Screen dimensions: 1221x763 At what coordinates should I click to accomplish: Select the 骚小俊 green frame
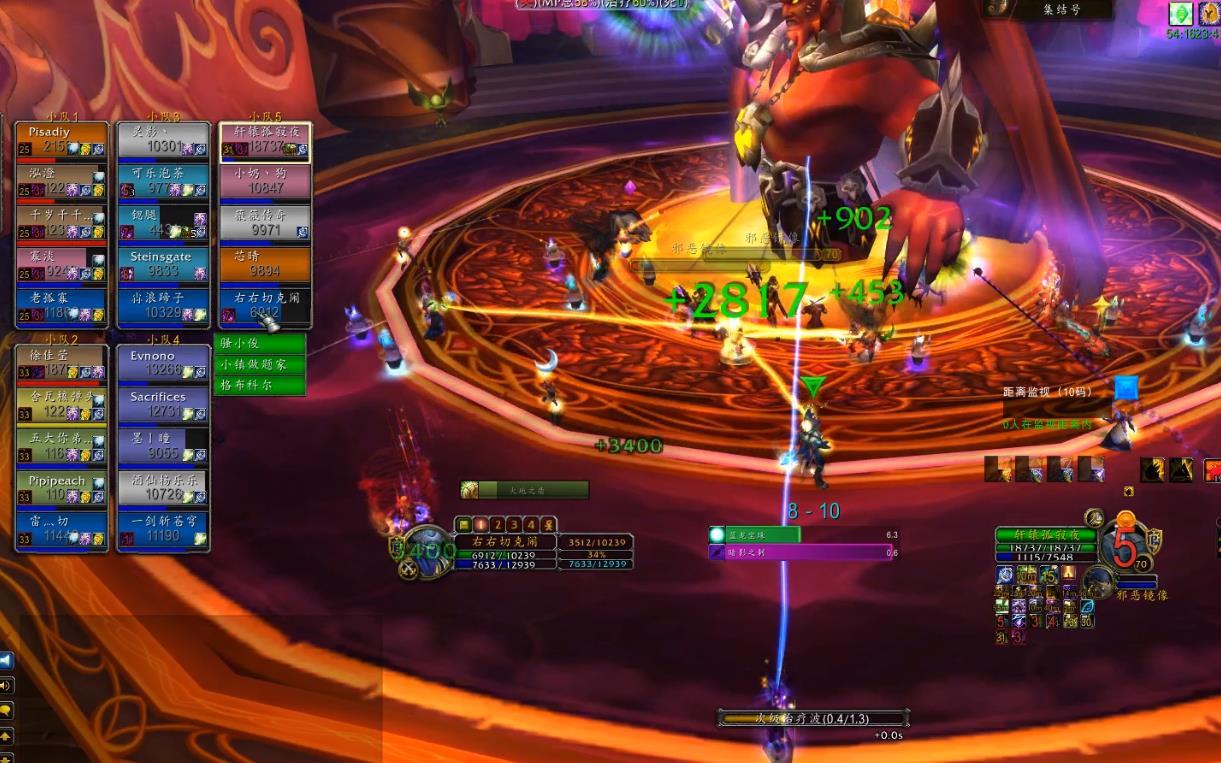[x=259, y=343]
